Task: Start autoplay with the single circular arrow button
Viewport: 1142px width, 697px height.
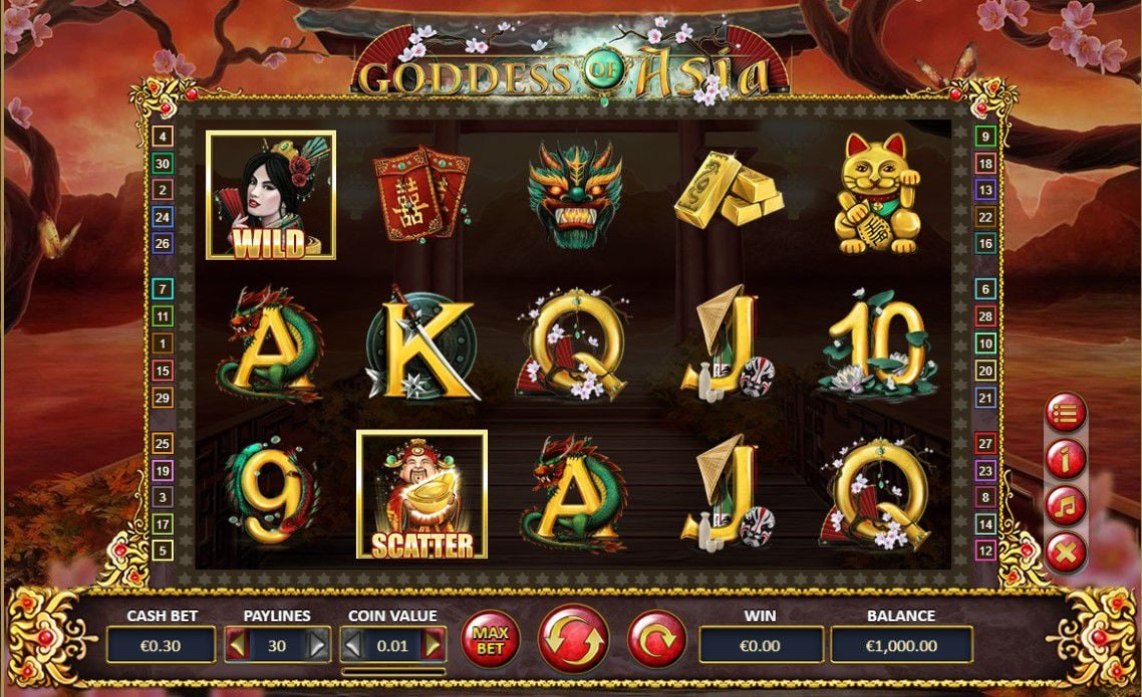Action: point(657,639)
